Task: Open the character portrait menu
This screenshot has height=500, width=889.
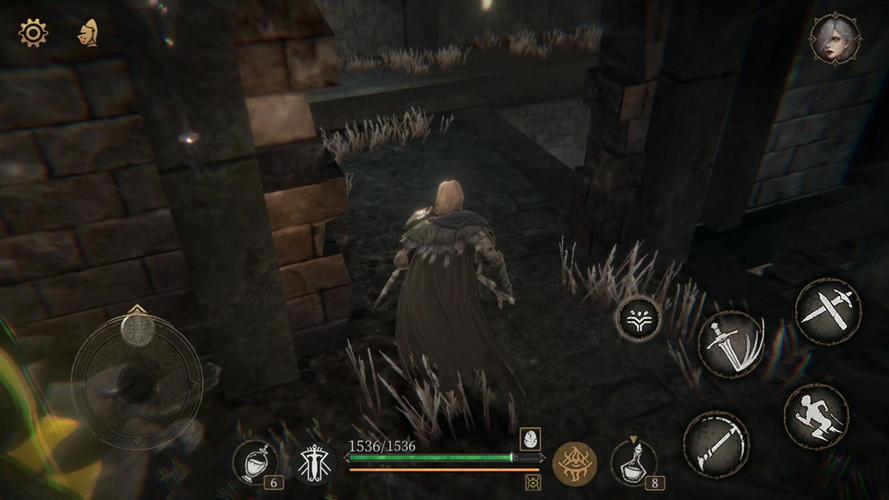Action: click(835, 39)
